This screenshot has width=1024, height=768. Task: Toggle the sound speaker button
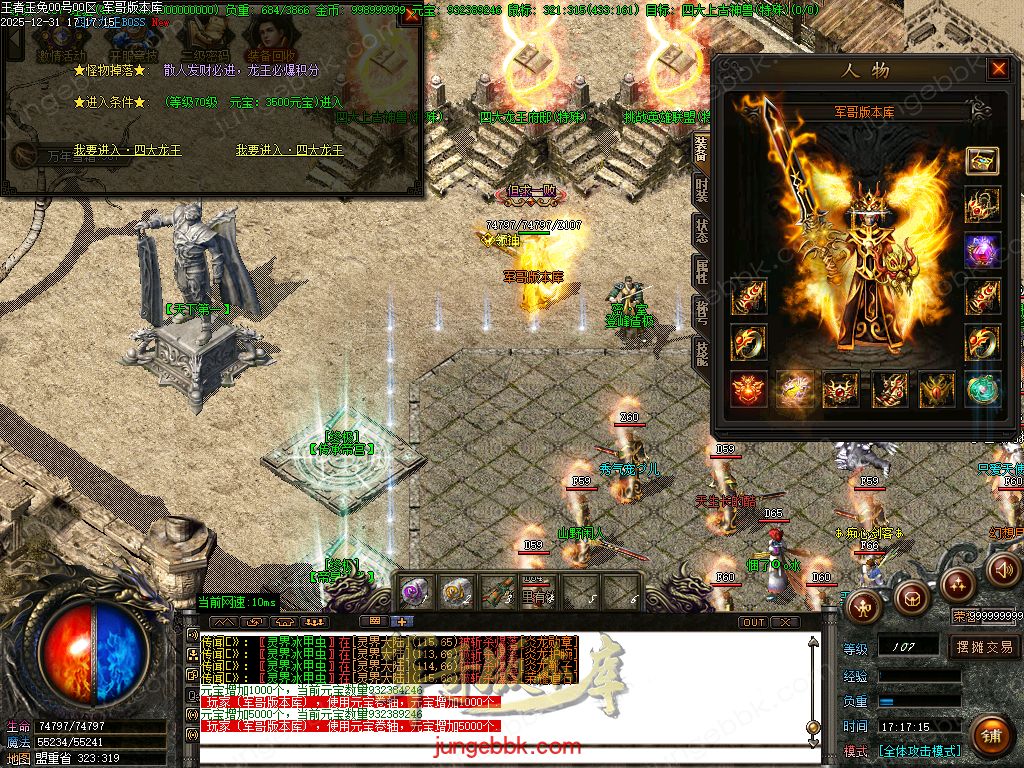(1002, 570)
